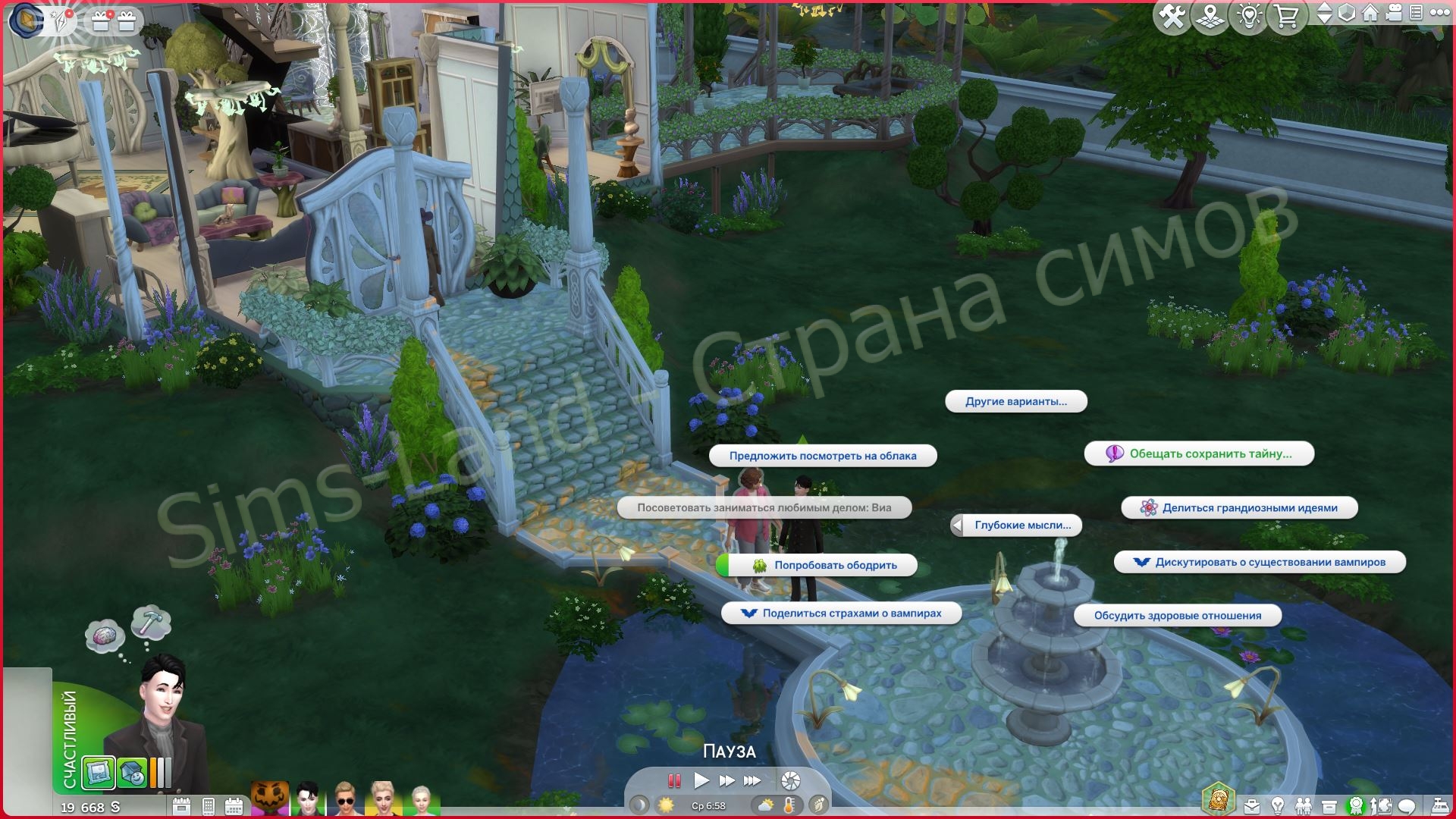Image resolution: width=1456 pixels, height=819 pixels.
Task: Open 'Другие варианты...' for more interactions
Action: [1016, 402]
